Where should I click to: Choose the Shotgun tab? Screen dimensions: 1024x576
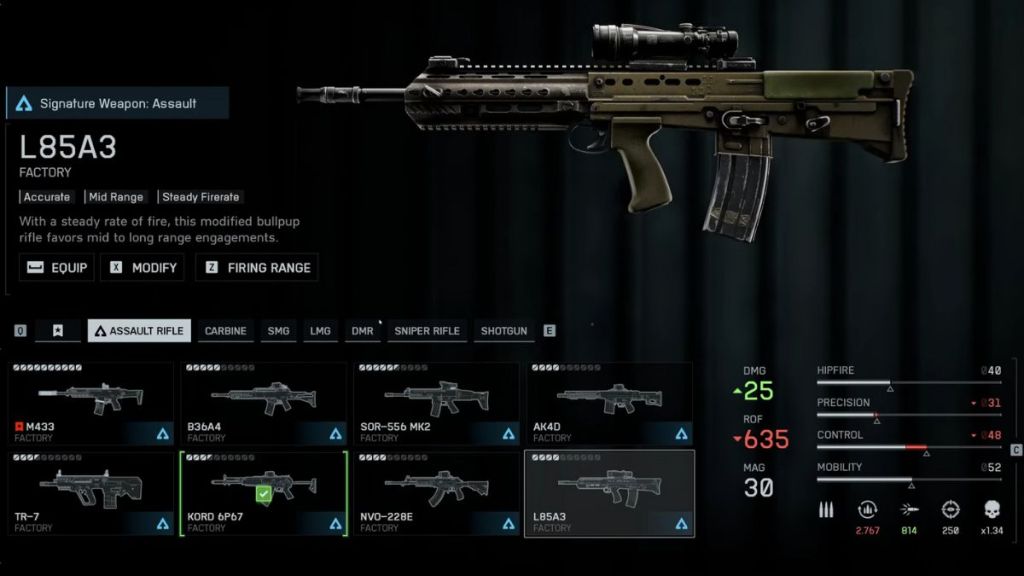tap(504, 331)
